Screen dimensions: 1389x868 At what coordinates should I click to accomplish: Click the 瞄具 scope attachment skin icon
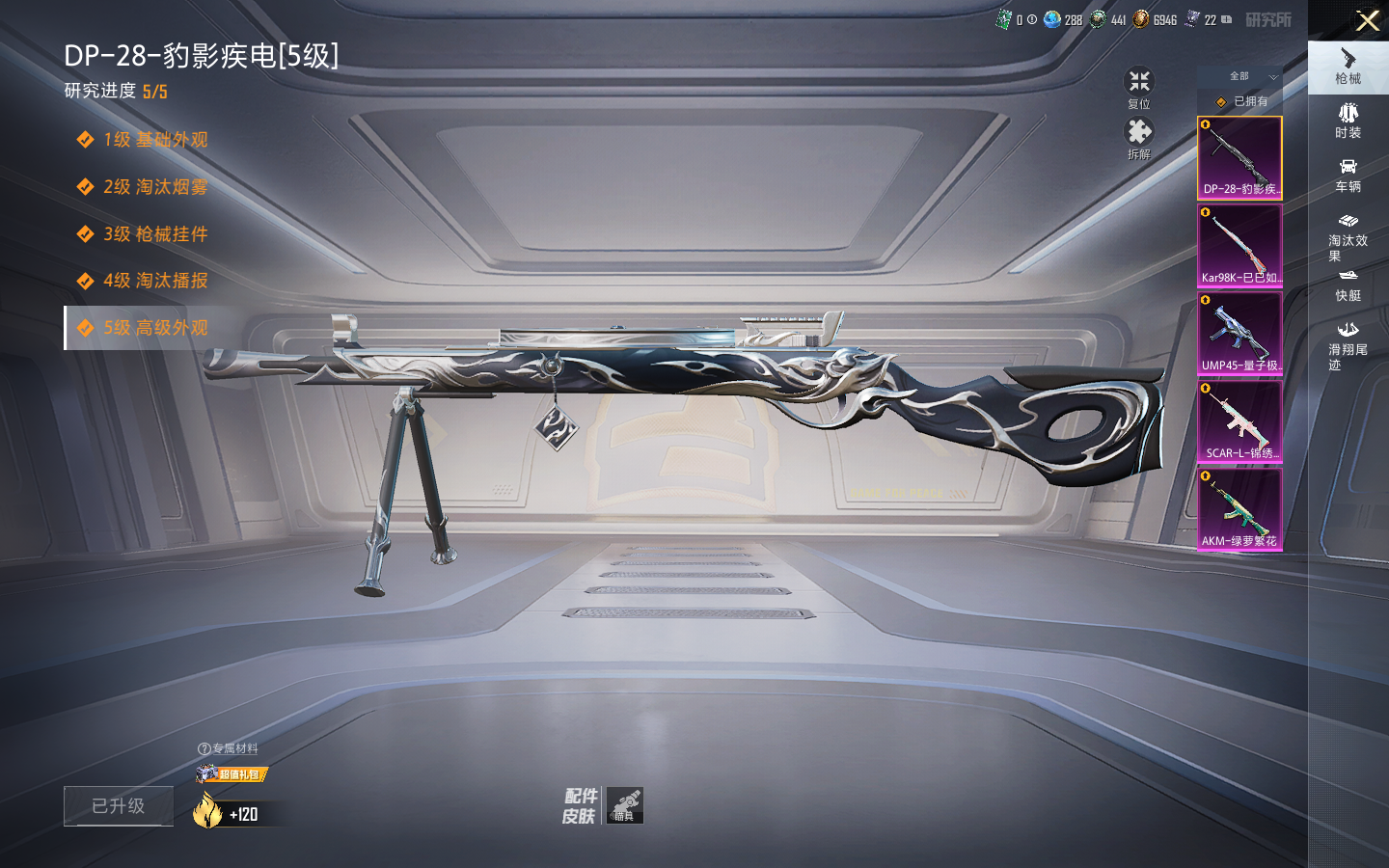[x=625, y=805]
